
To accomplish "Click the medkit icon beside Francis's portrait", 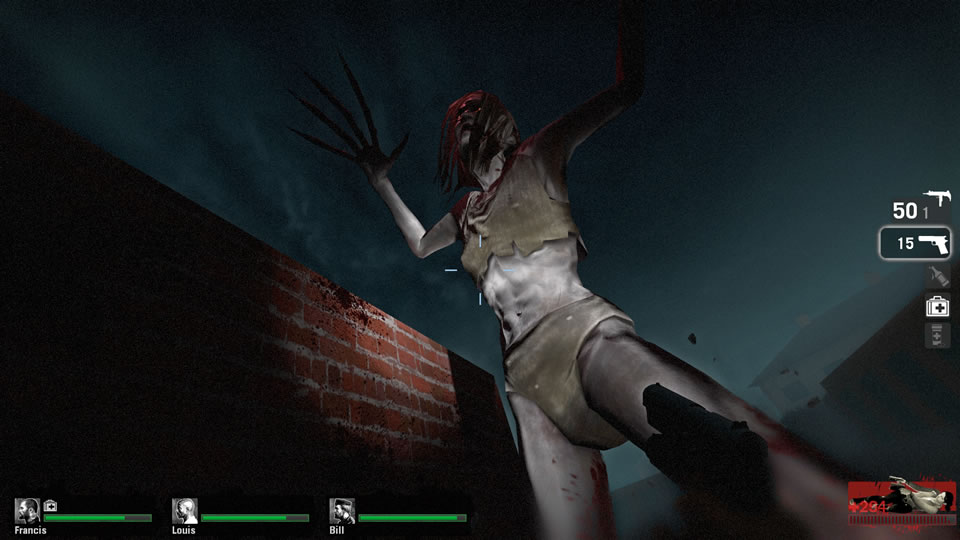I will tap(50, 505).
